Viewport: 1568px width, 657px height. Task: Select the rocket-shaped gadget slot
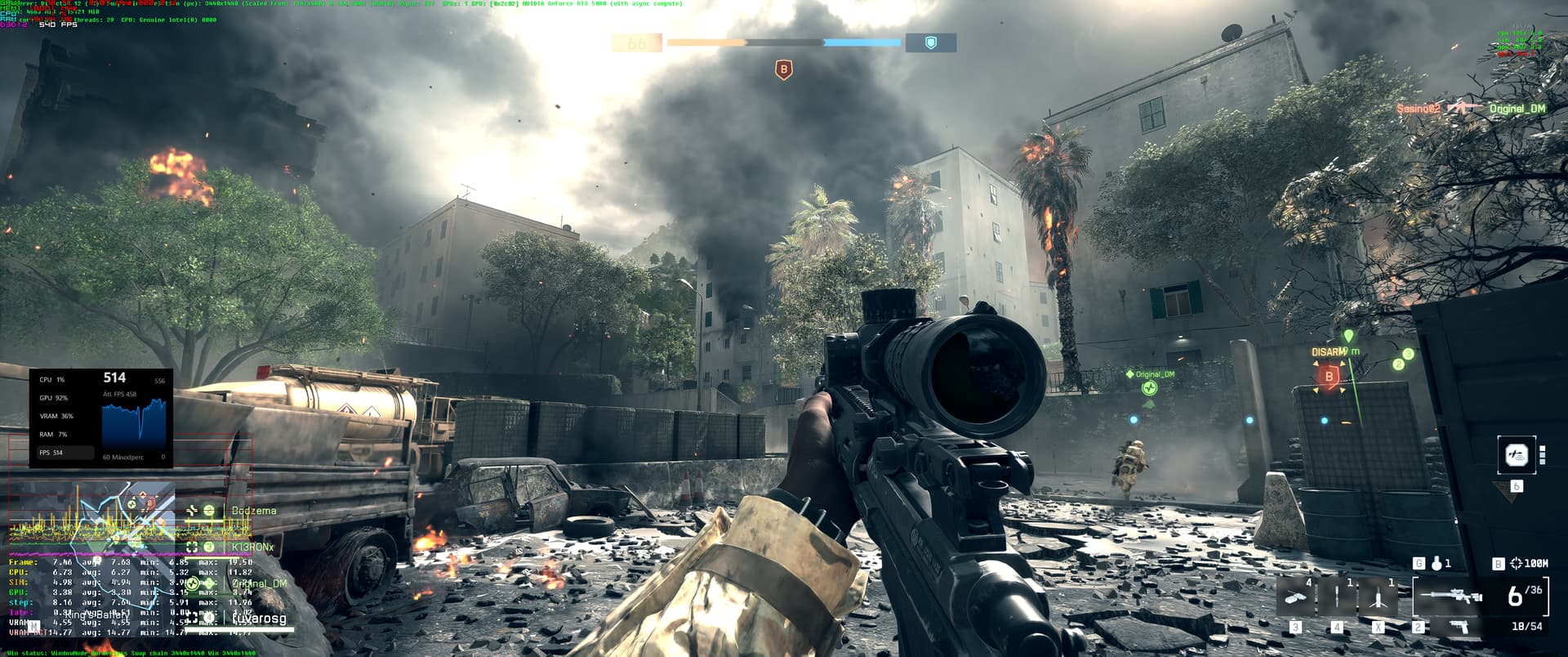1378,598
